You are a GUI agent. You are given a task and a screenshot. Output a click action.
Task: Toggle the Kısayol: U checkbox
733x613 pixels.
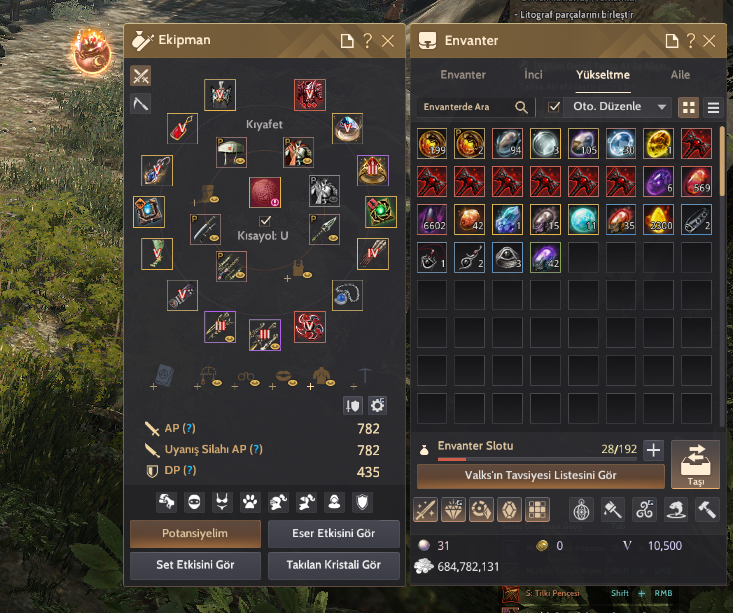point(265,220)
